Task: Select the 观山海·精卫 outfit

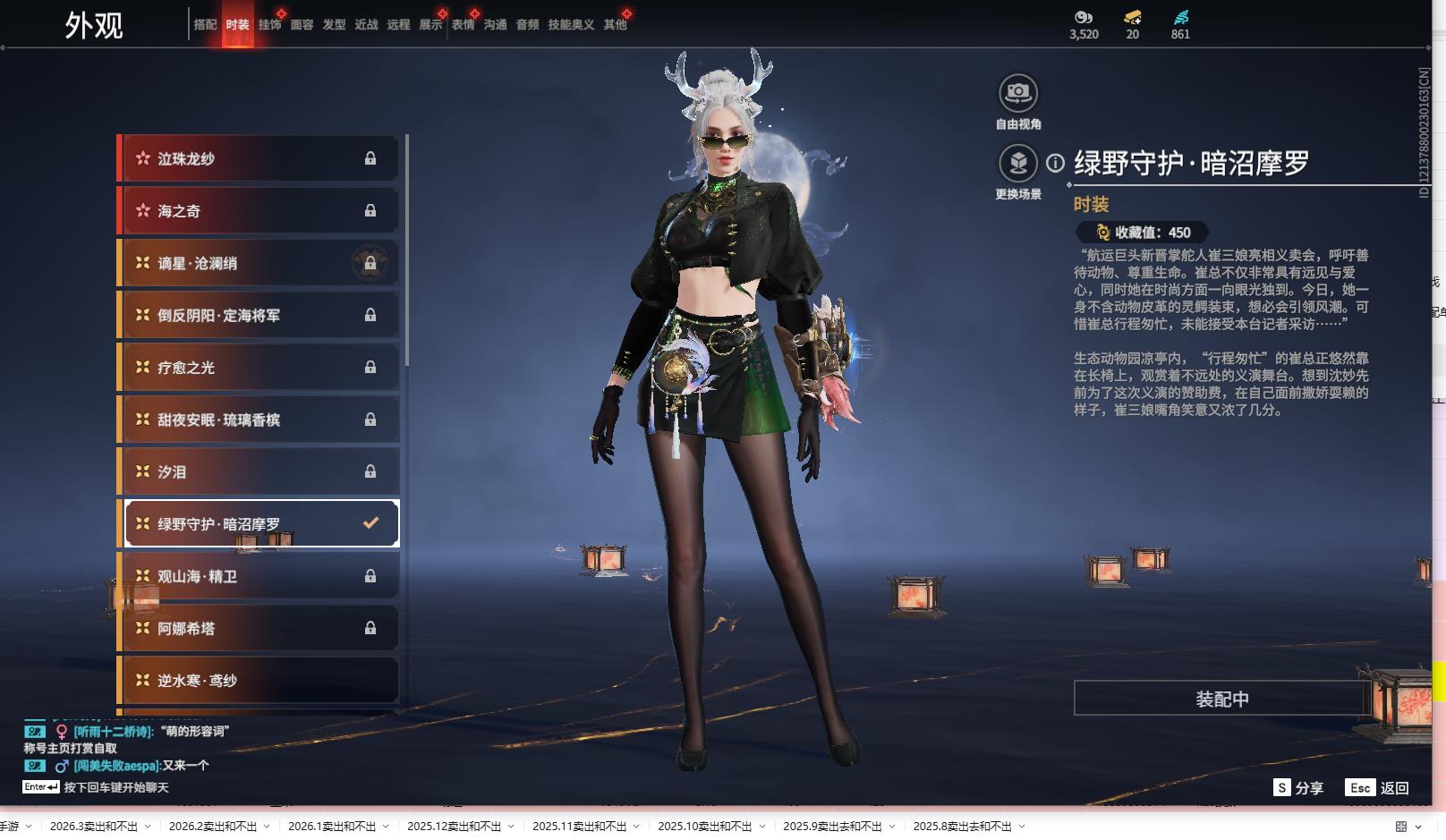Action: [x=259, y=576]
